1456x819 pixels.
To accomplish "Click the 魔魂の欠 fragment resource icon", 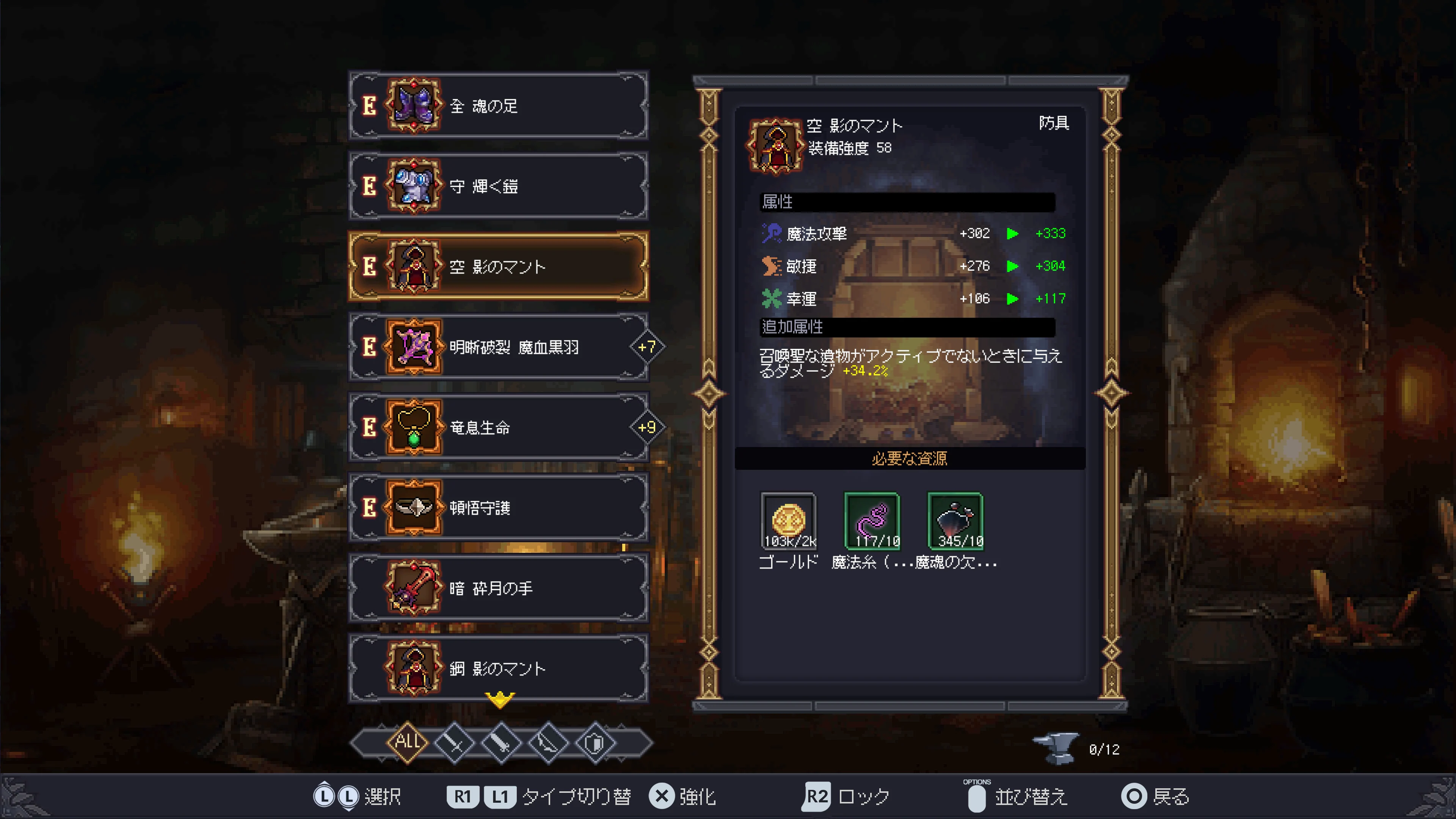I will pyautogui.click(x=955, y=521).
